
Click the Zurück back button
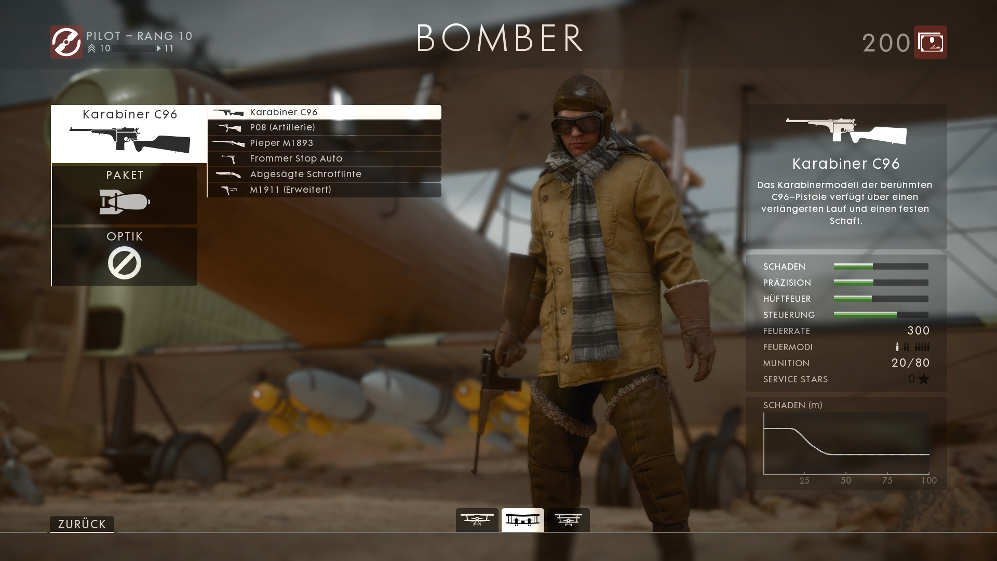pyautogui.click(x=82, y=524)
